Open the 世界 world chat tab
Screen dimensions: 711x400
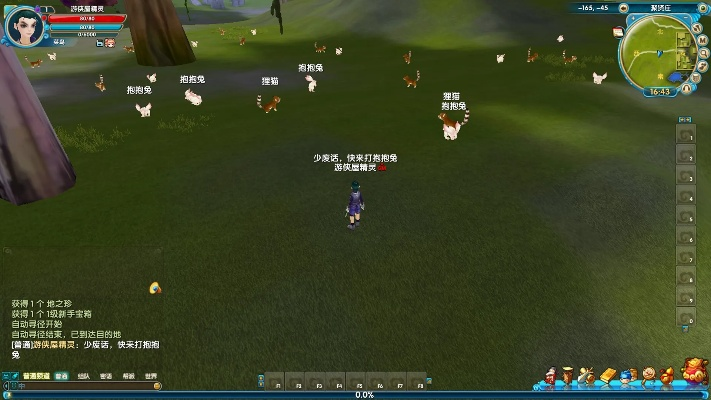[150, 377]
